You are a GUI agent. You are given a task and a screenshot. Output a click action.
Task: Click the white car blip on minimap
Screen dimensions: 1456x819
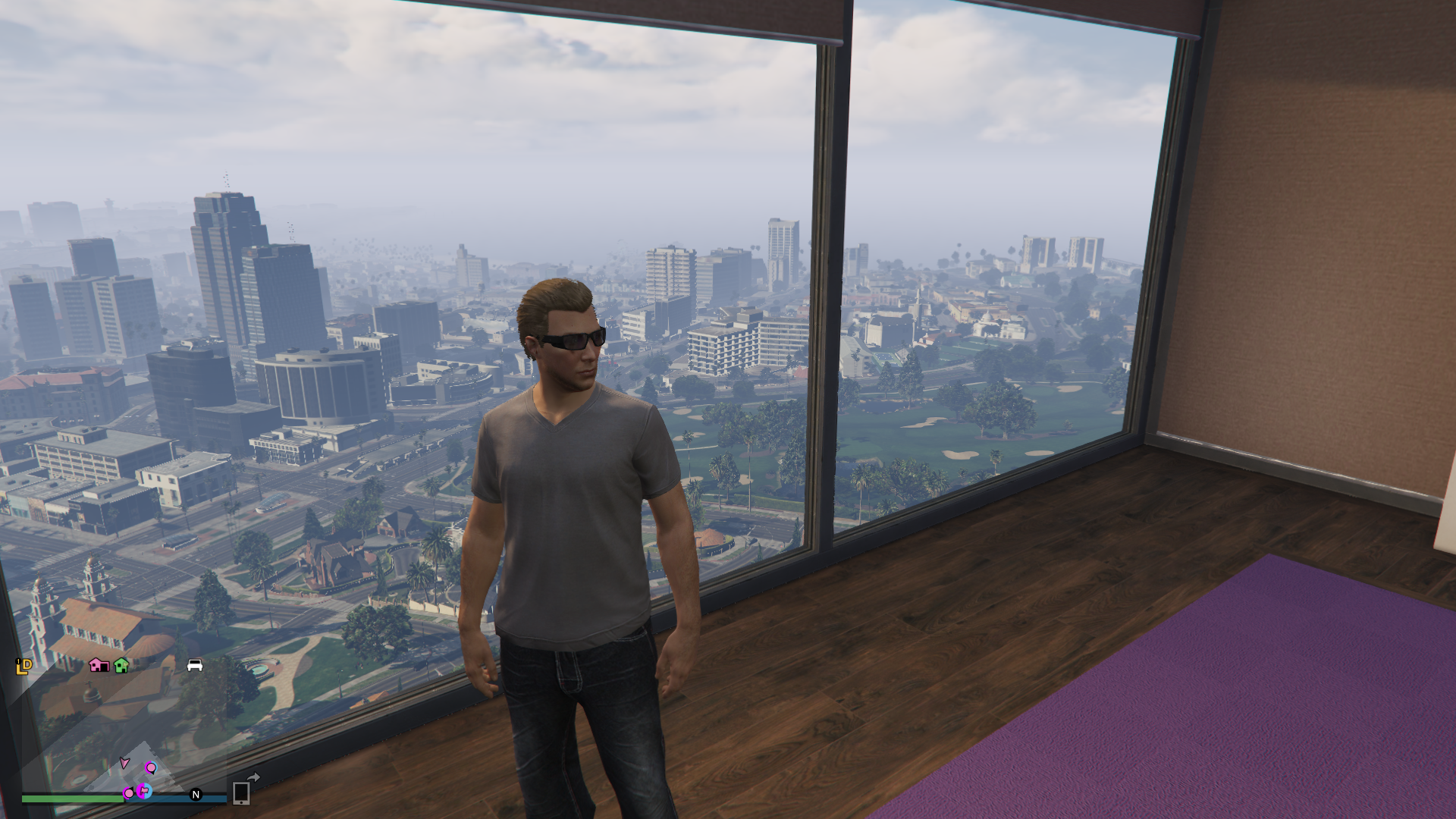coord(195,665)
